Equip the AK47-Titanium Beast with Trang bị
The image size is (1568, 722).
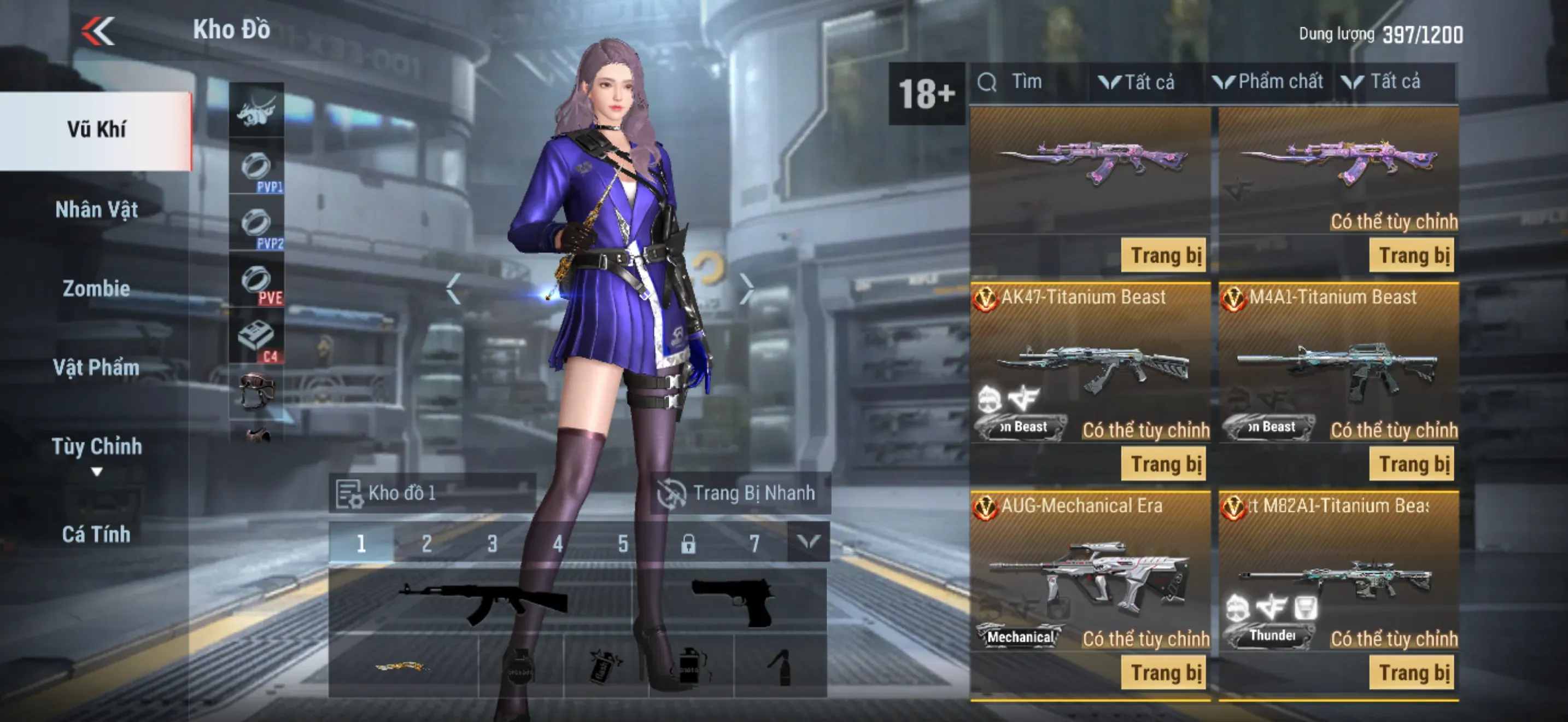pyautogui.click(x=1165, y=464)
